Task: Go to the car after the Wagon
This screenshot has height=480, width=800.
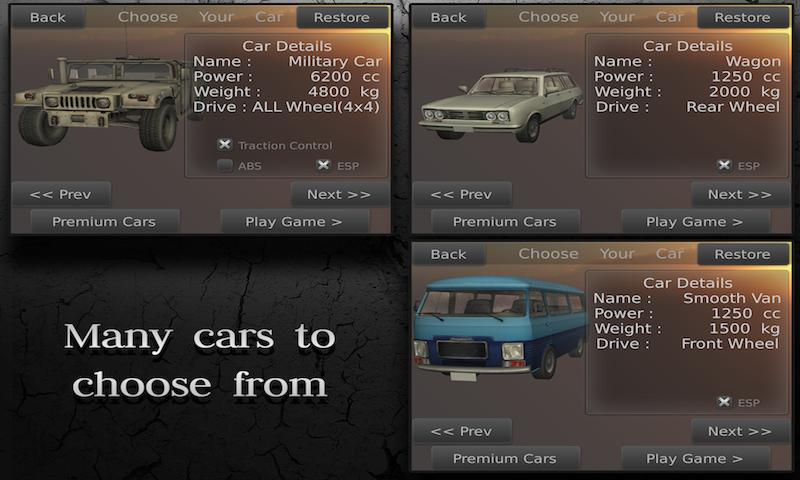Action: click(x=740, y=194)
